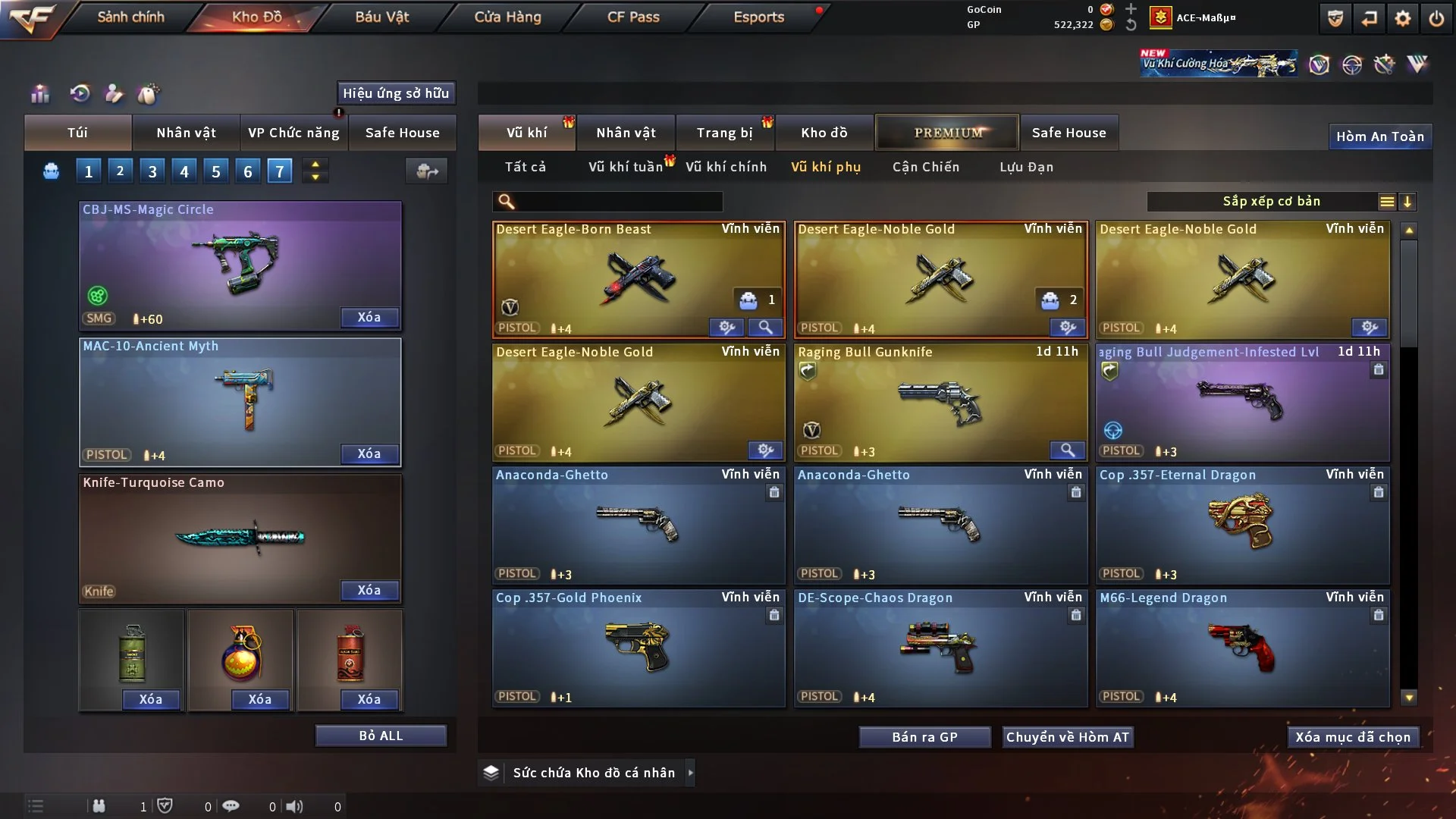Click the weapon search input field
The height and width of the screenshot is (819, 1456).
pyautogui.click(x=618, y=202)
